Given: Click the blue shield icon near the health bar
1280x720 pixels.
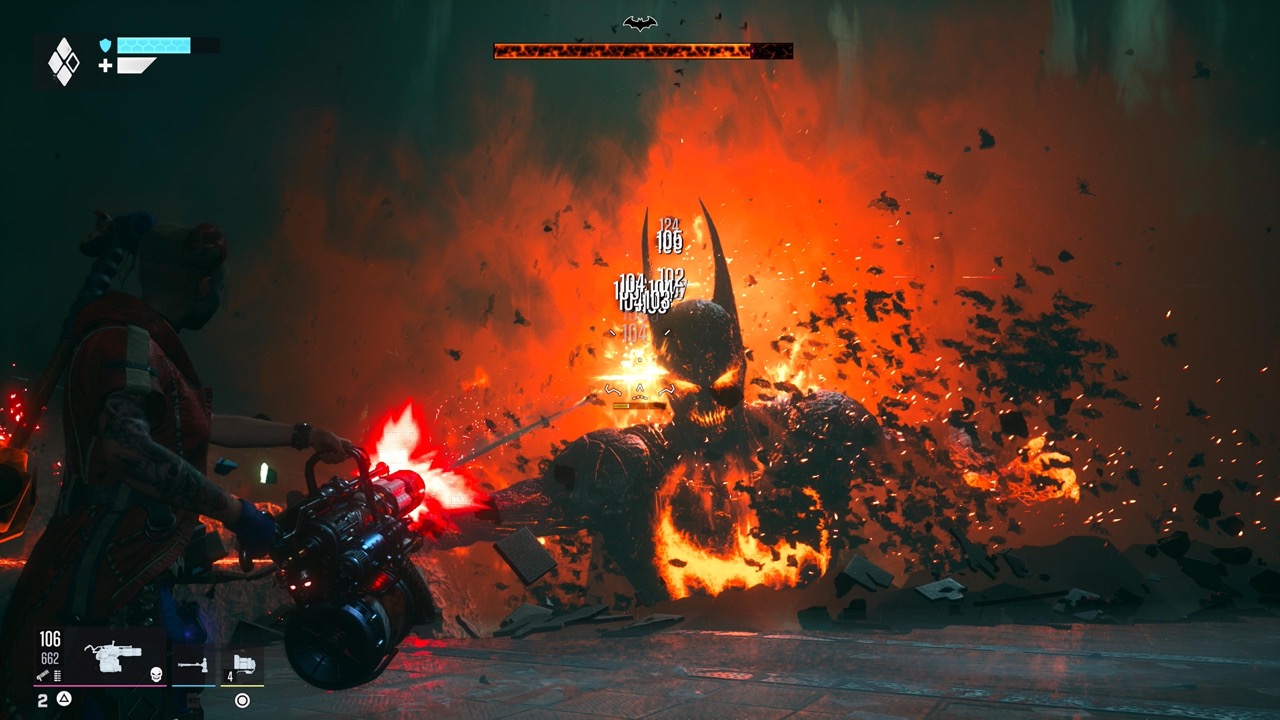Looking at the screenshot, I should (x=105, y=45).
